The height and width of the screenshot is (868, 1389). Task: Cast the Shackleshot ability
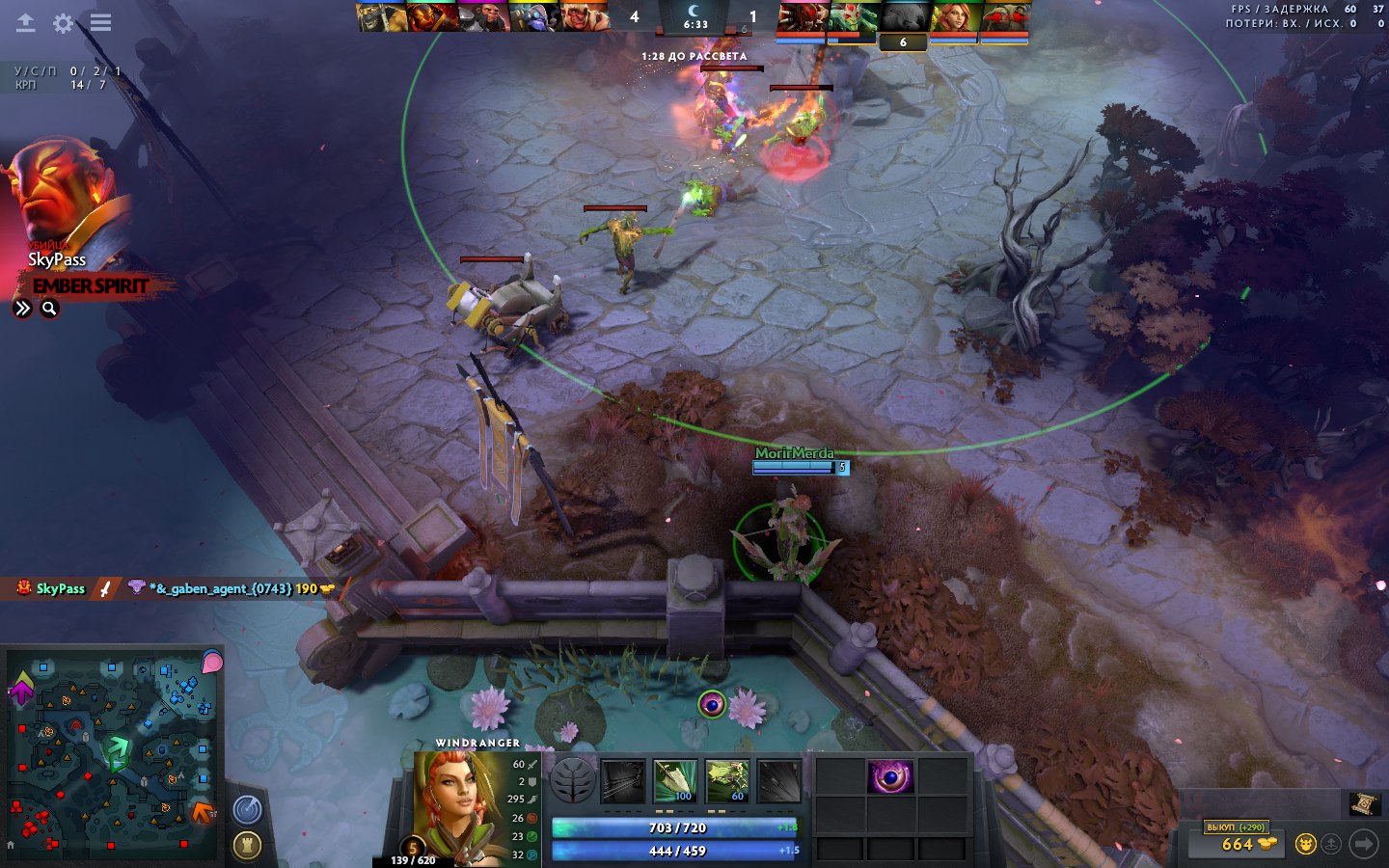pos(623,780)
